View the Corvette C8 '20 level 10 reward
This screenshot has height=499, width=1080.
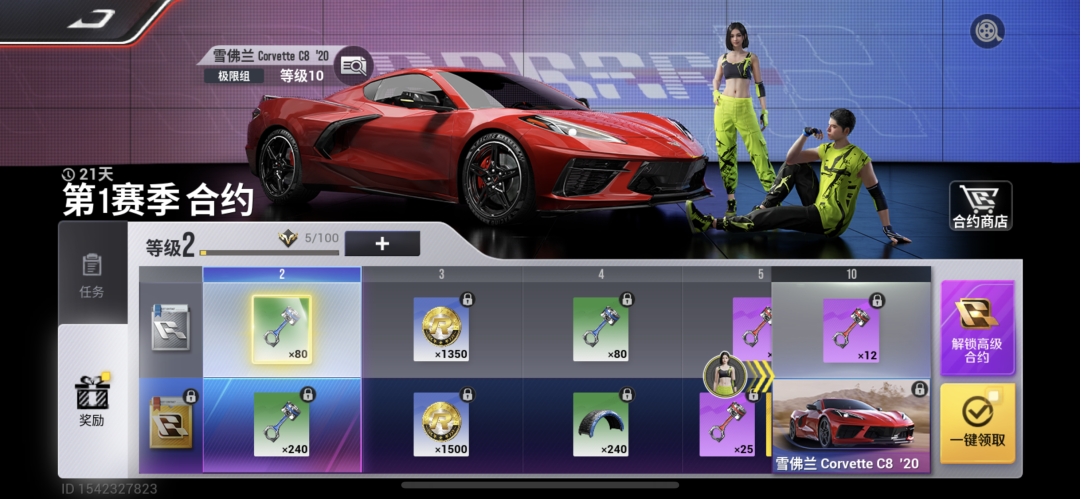pyautogui.click(x=850, y=425)
